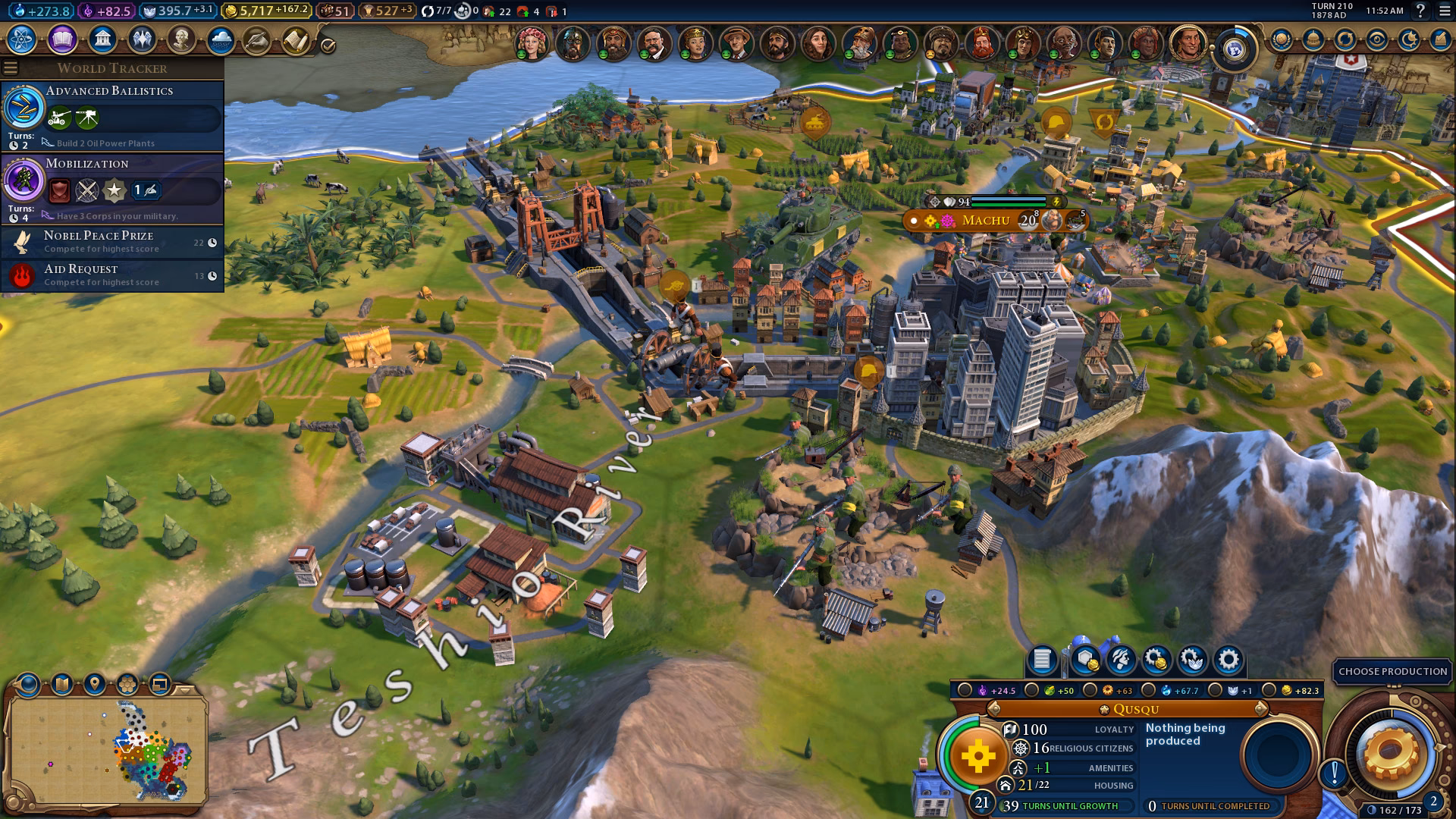This screenshot has width=1456, height=819.
Task: Manage citizens with the head profile icon
Action: click(1121, 660)
